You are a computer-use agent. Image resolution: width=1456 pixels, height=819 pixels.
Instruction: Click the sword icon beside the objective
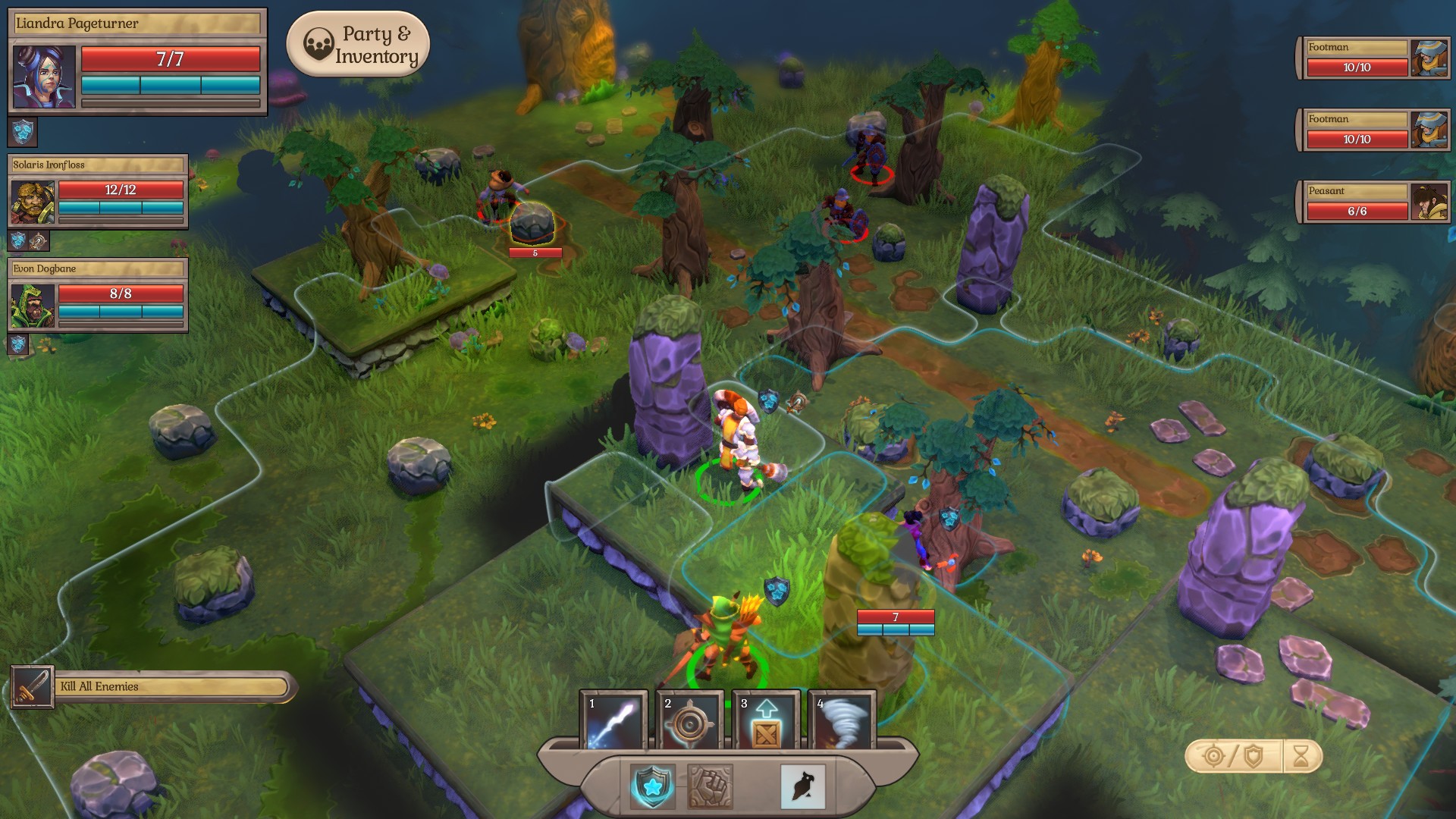(x=32, y=687)
